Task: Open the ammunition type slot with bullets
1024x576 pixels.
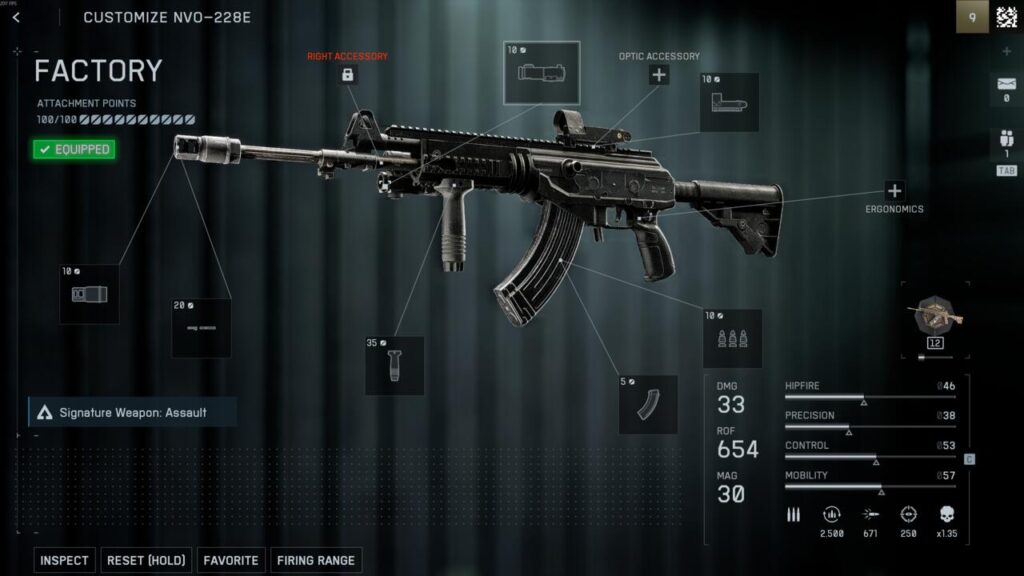Action: (x=732, y=339)
